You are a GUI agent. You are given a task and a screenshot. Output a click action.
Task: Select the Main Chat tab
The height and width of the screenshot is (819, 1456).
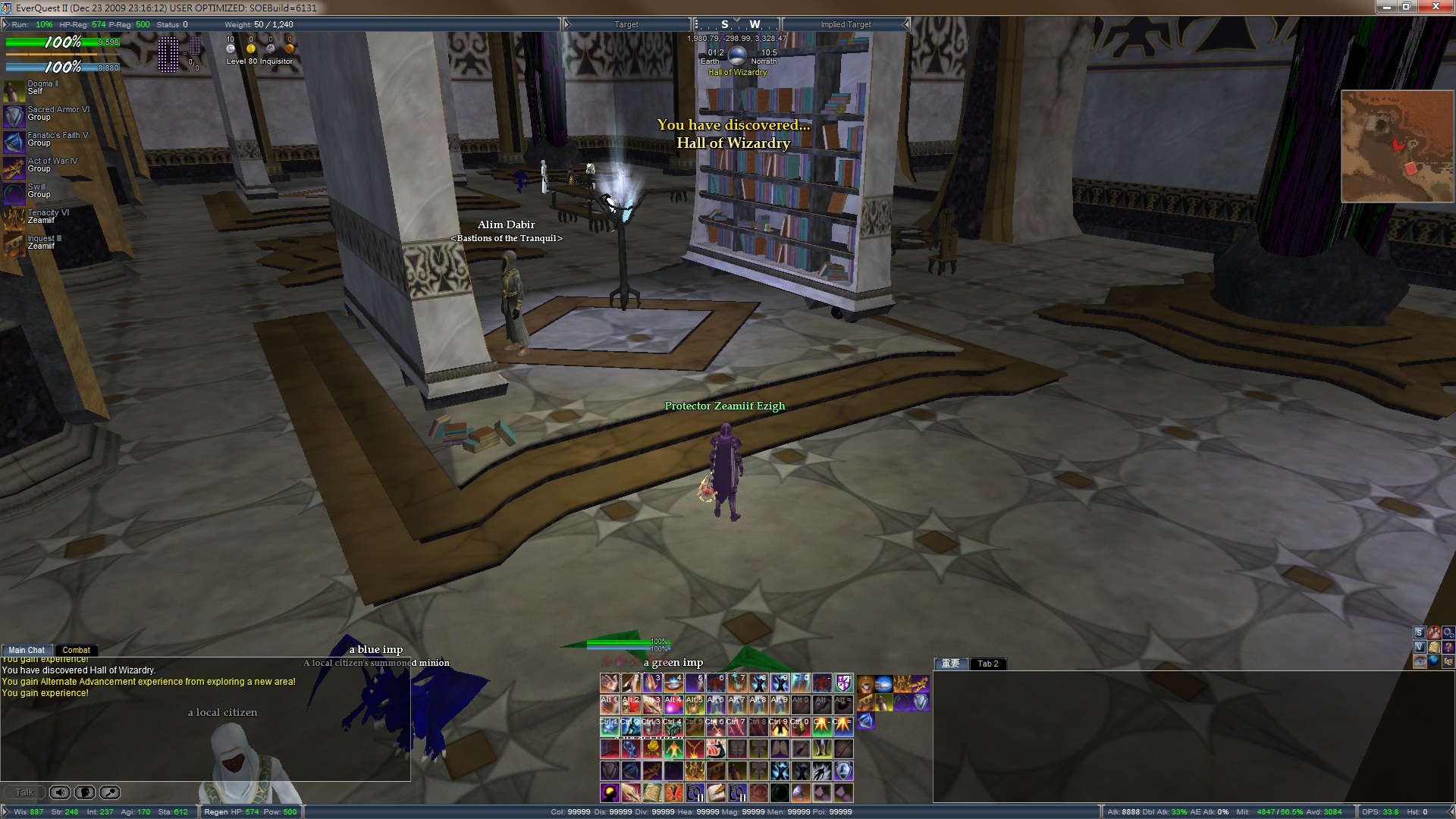point(27,650)
